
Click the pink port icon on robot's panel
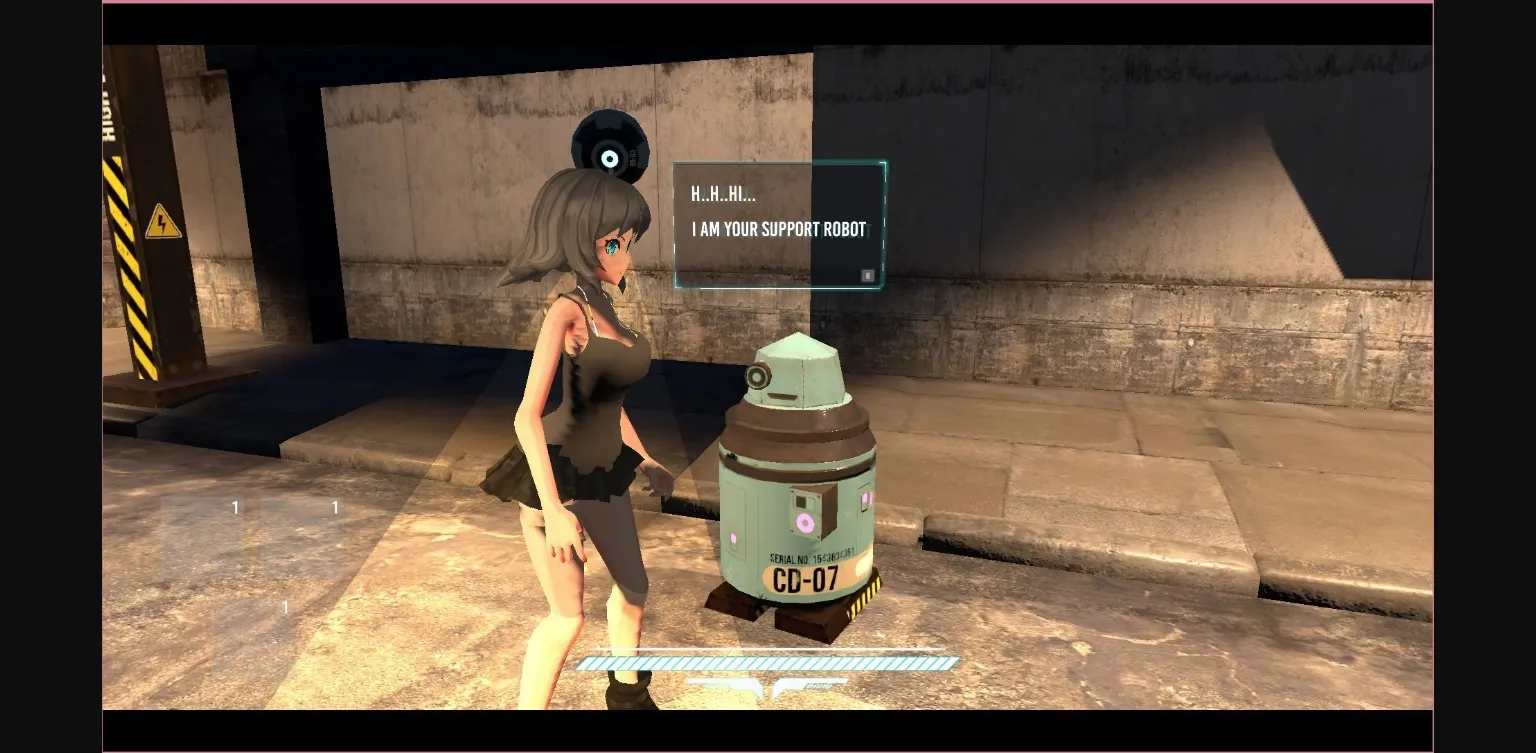pos(804,522)
